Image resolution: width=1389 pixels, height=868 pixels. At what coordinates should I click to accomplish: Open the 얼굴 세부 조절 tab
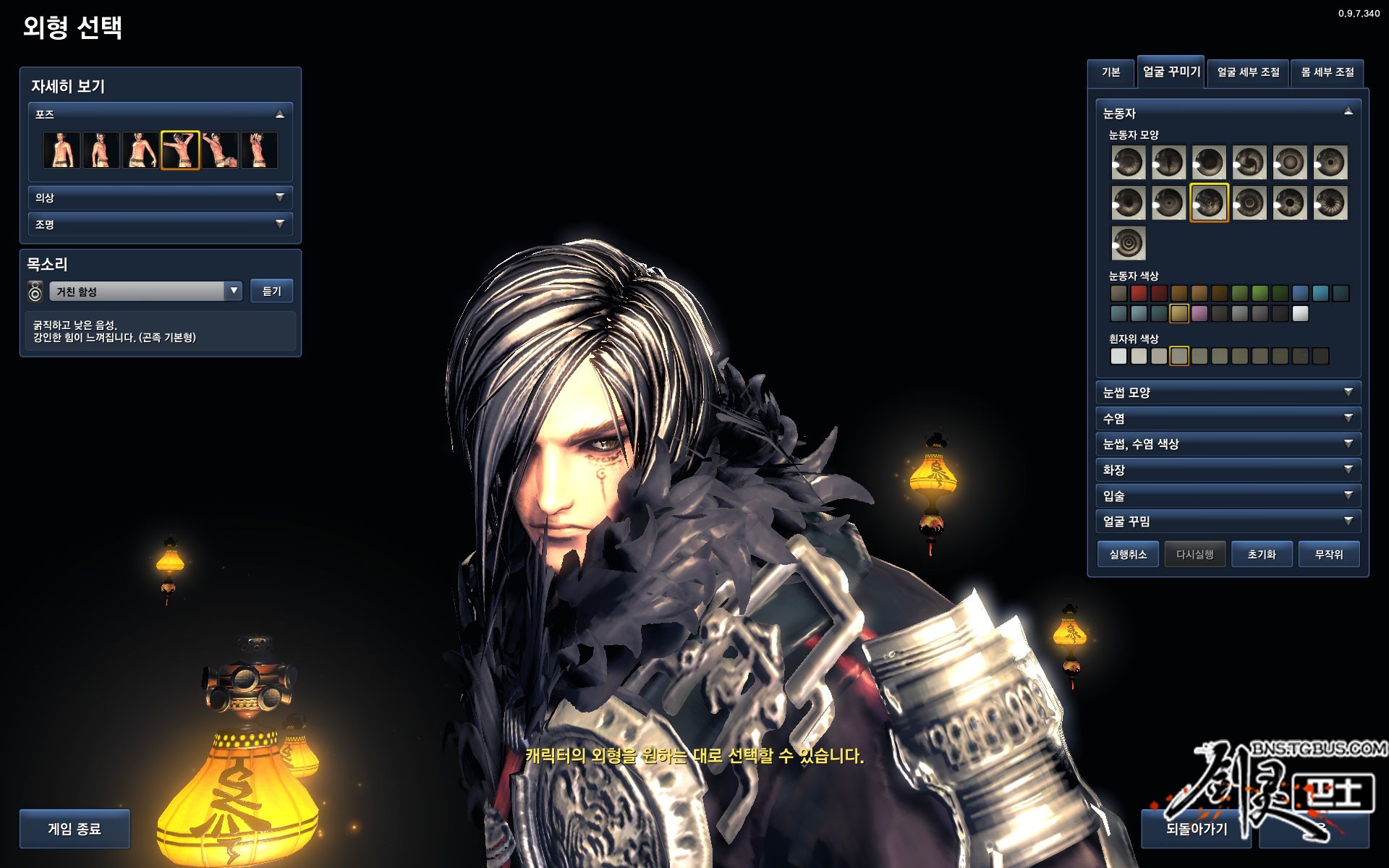(1248, 72)
